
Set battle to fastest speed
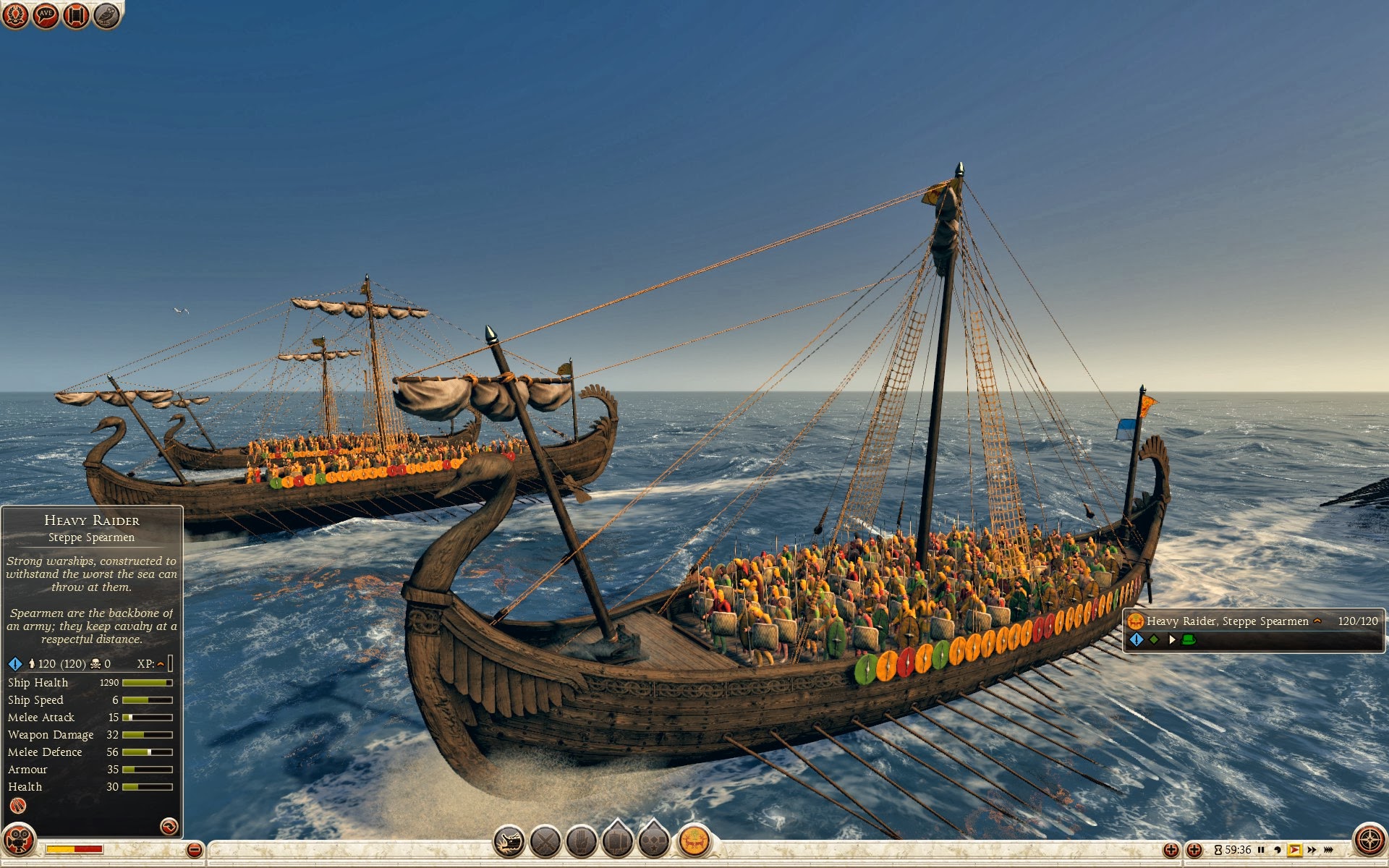click(x=1329, y=850)
